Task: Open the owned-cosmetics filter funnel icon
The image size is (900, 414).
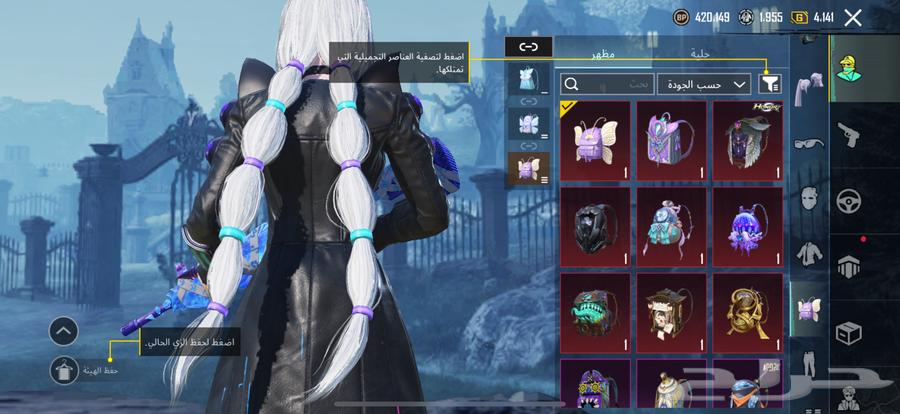Action: tap(771, 84)
